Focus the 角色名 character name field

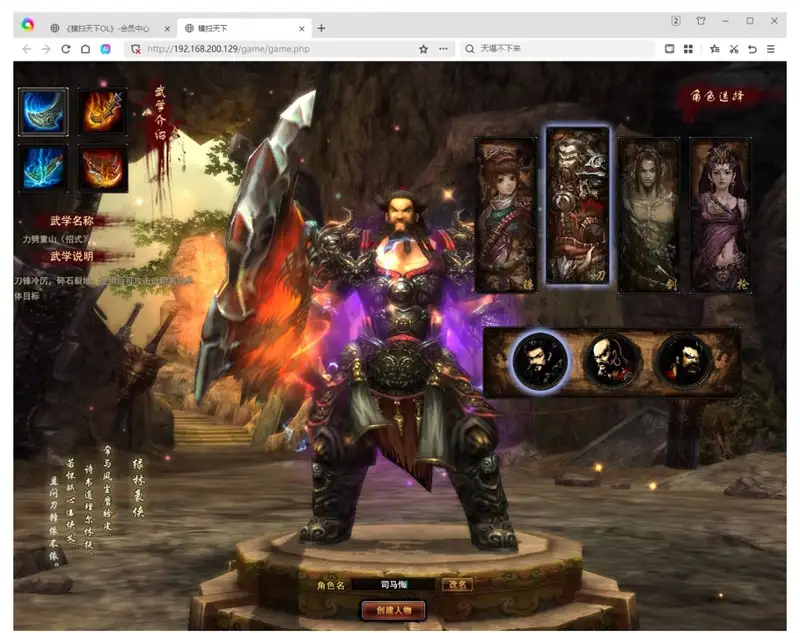coord(392,585)
